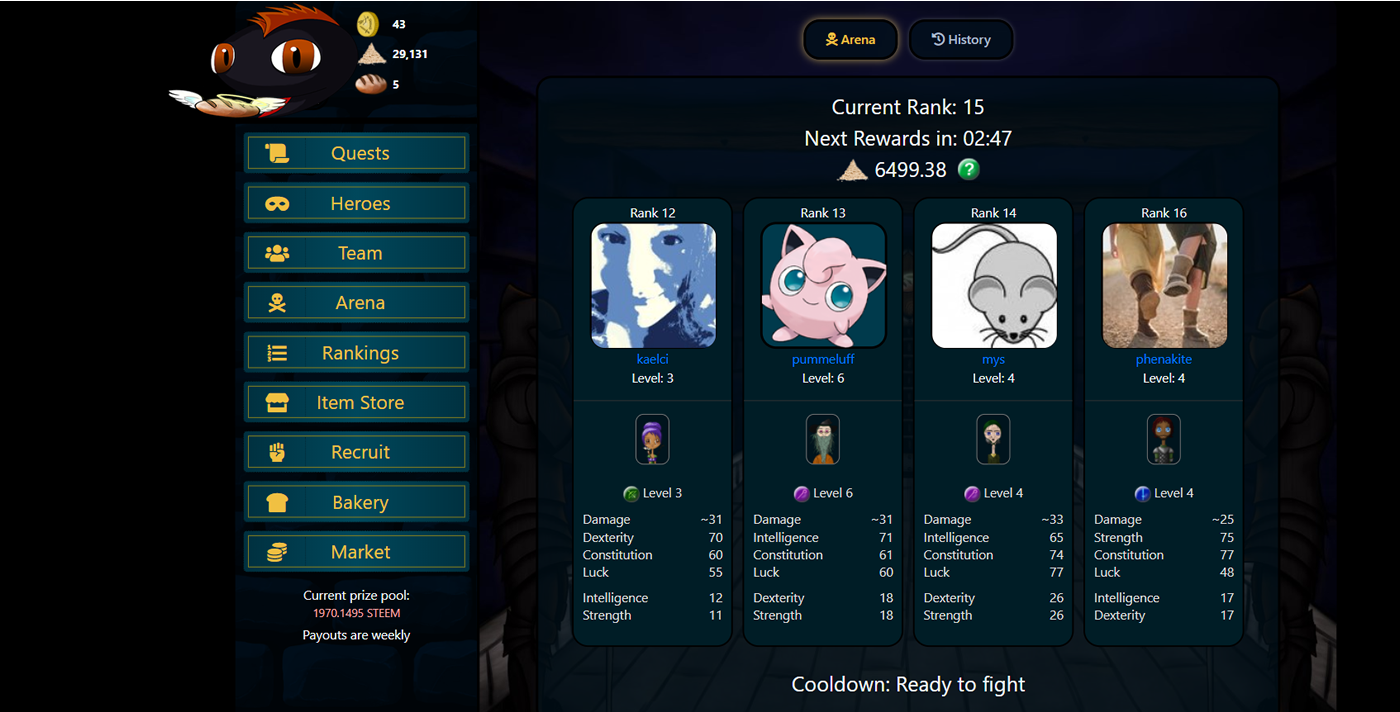Choose the Recruit menu entry
The image size is (1400, 712).
point(356,452)
